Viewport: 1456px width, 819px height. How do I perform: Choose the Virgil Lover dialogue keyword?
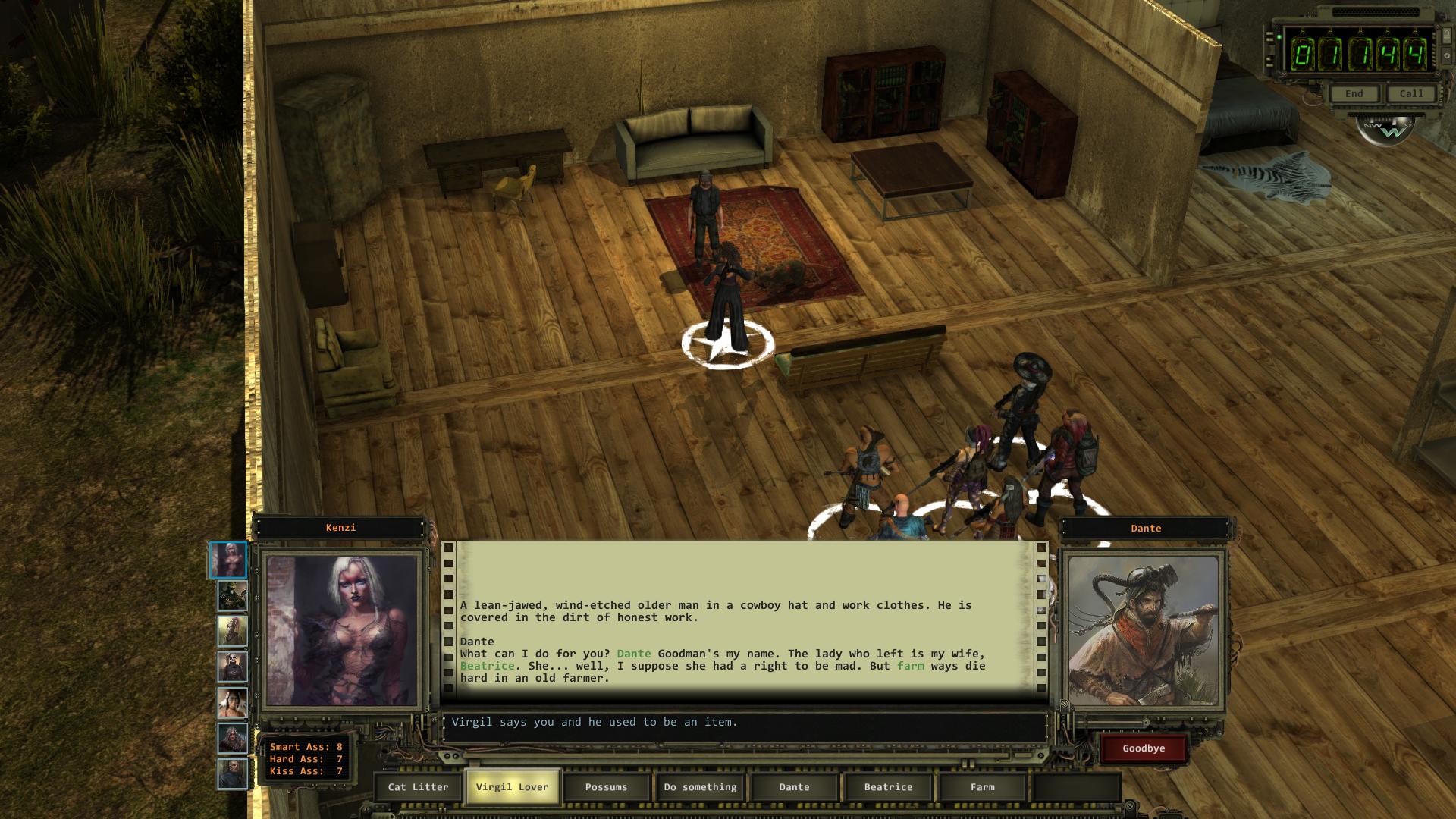coord(512,787)
